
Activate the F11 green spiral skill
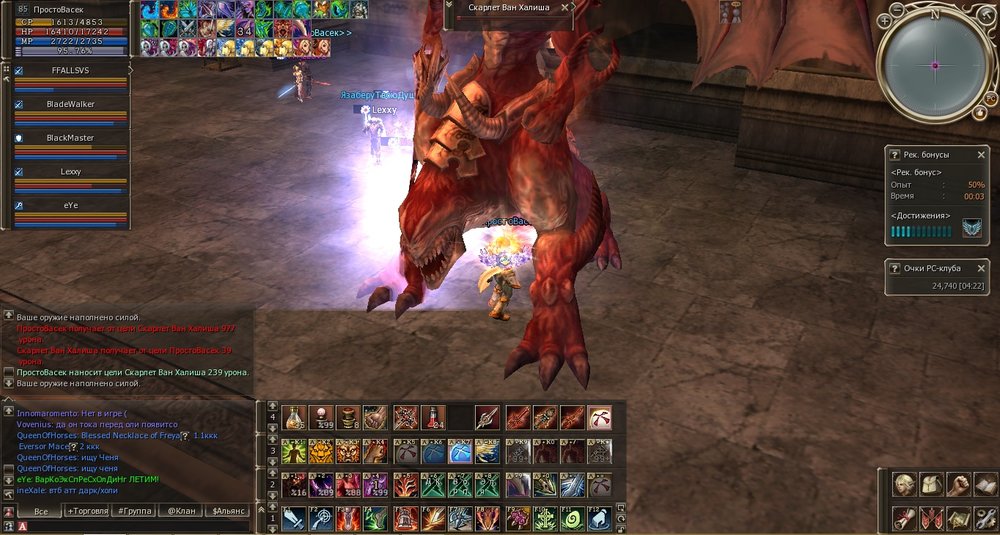(x=572, y=519)
